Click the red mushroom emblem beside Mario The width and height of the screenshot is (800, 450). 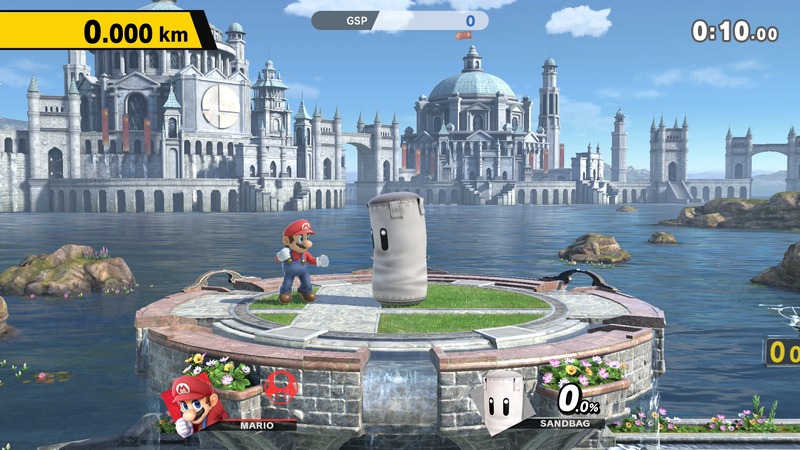click(x=280, y=388)
